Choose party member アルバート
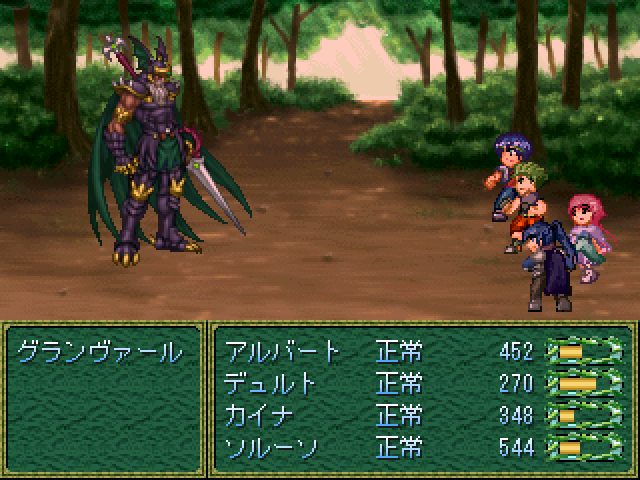Screen dimensions: 640x480 coord(284,352)
